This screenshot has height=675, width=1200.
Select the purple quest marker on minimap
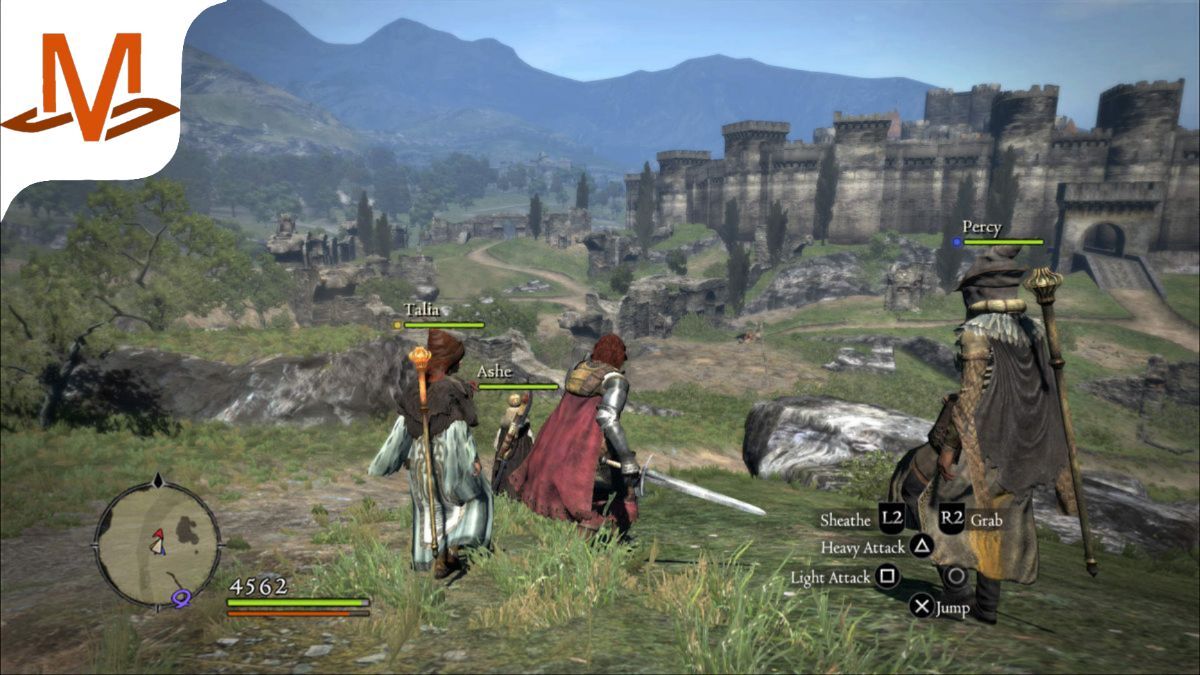click(181, 598)
